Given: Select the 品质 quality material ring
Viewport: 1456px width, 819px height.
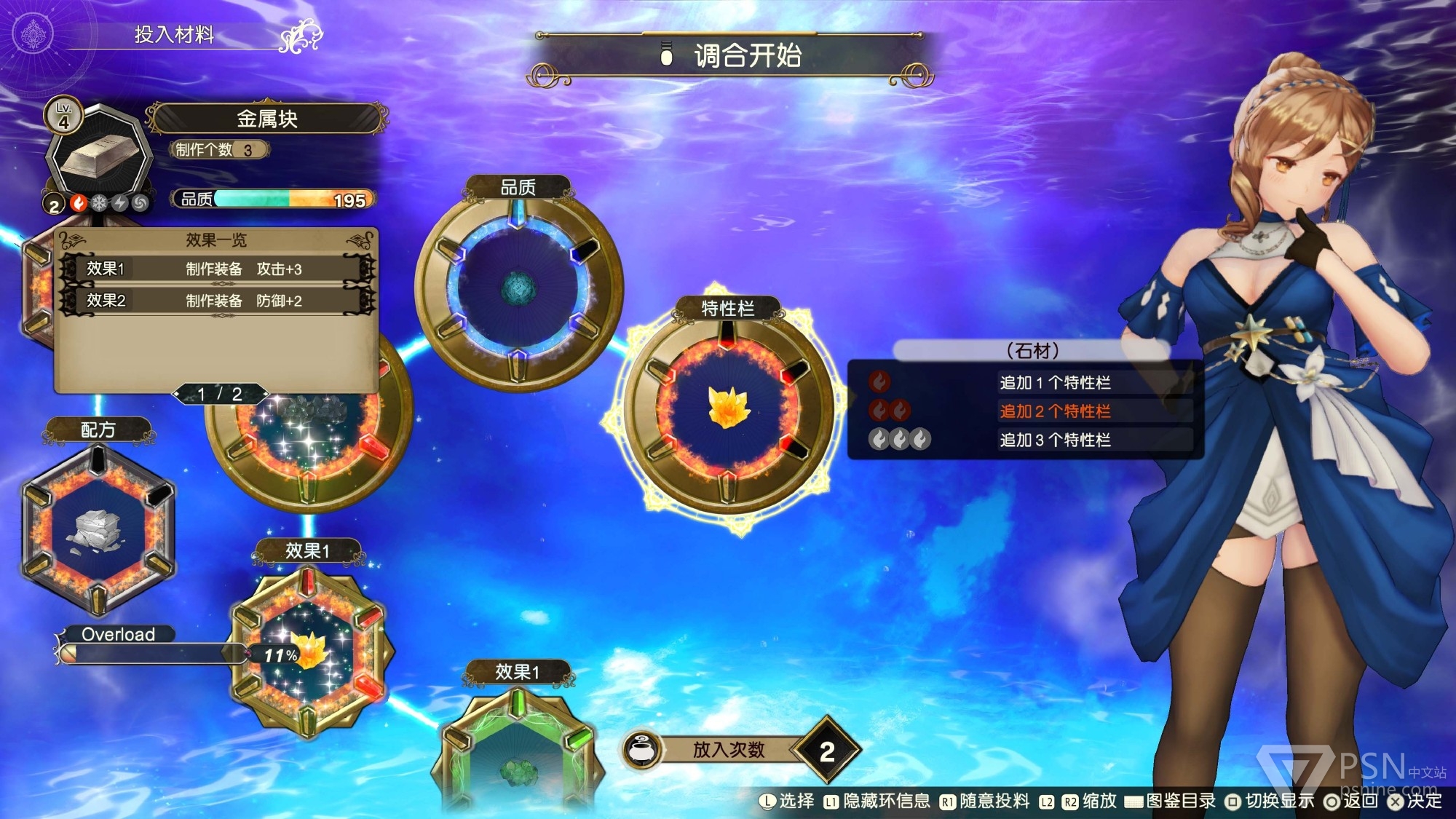Looking at the screenshot, I should [x=518, y=286].
